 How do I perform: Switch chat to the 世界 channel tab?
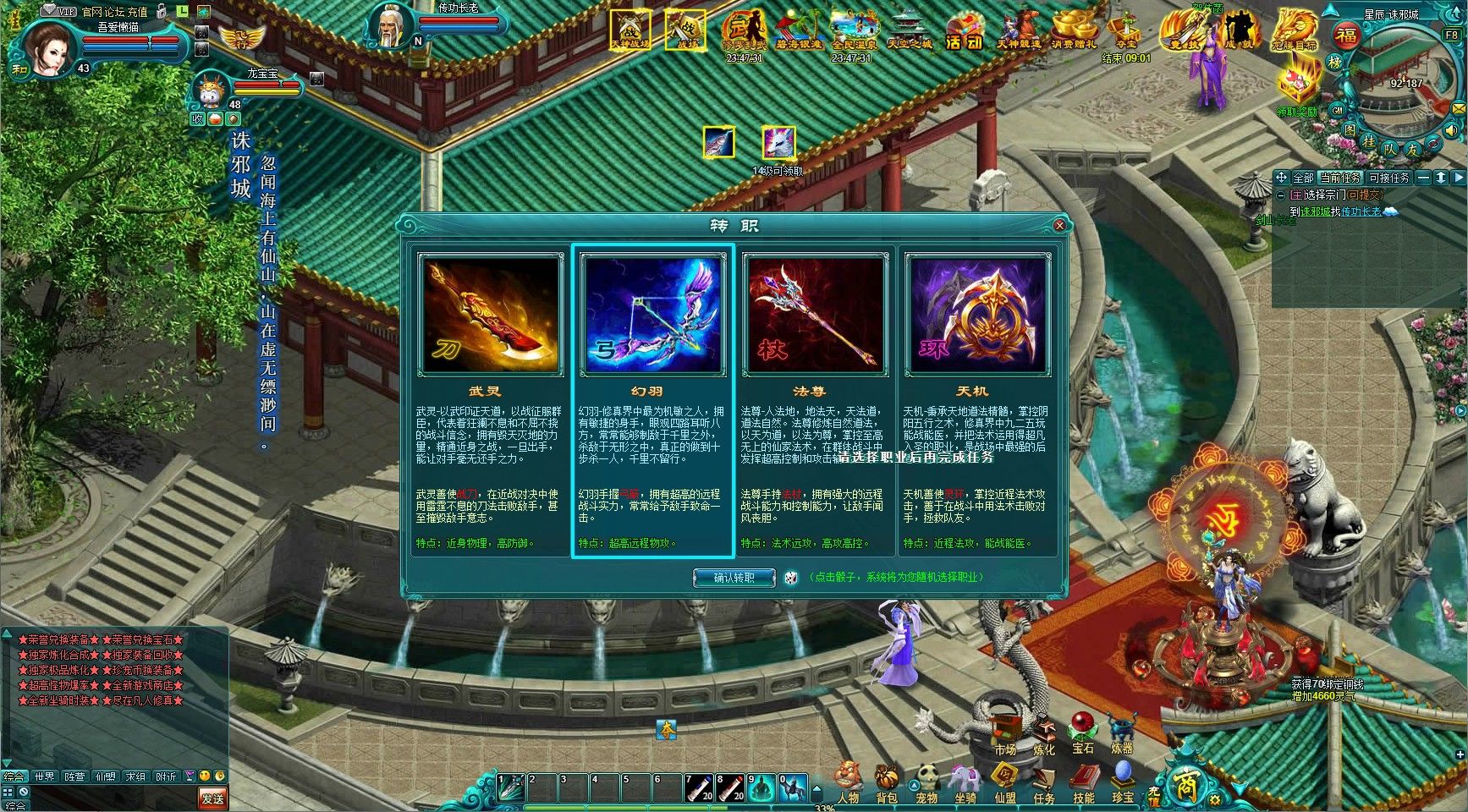44,776
